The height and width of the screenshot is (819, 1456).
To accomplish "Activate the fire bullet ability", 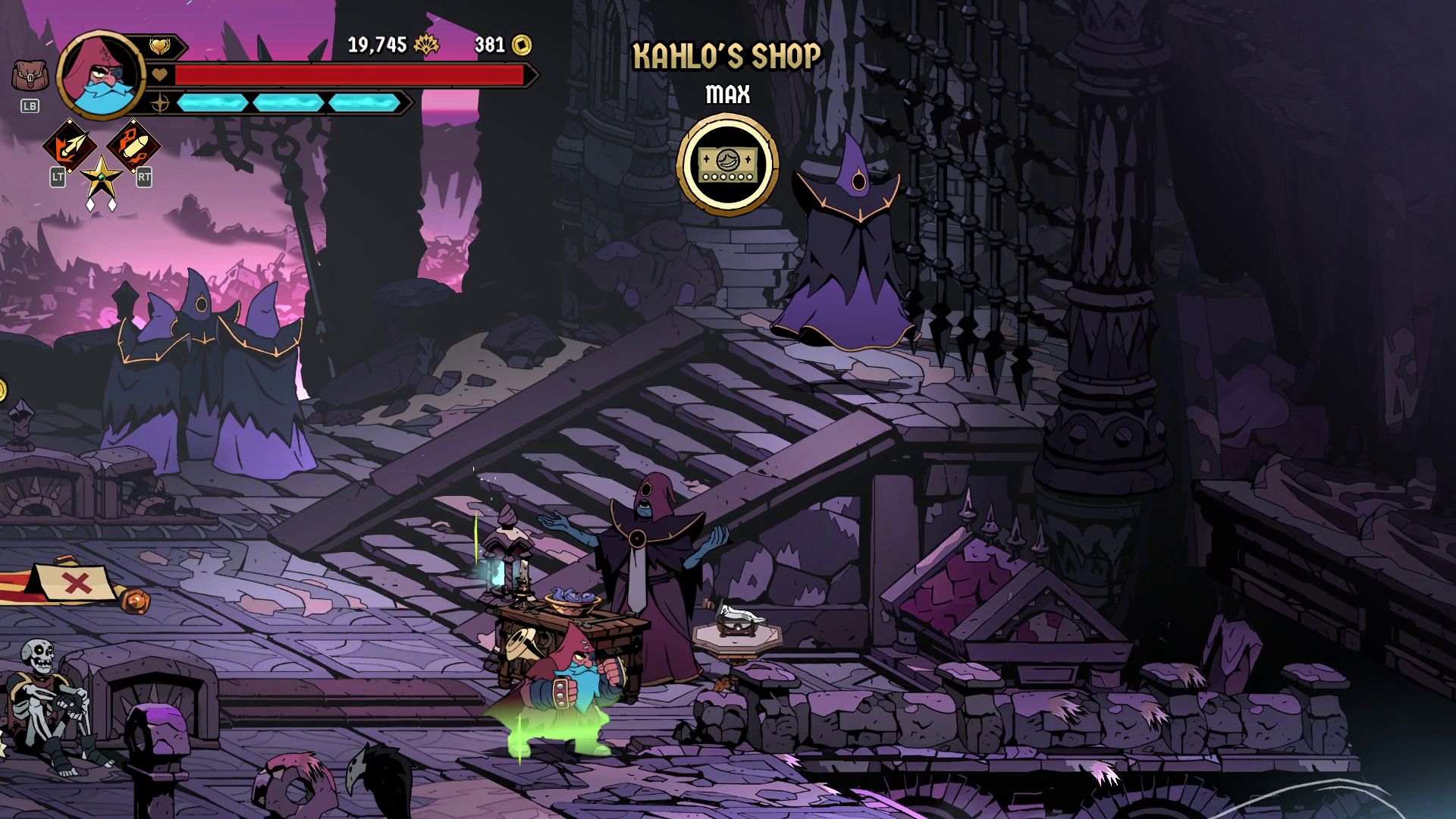I will click(x=133, y=146).
